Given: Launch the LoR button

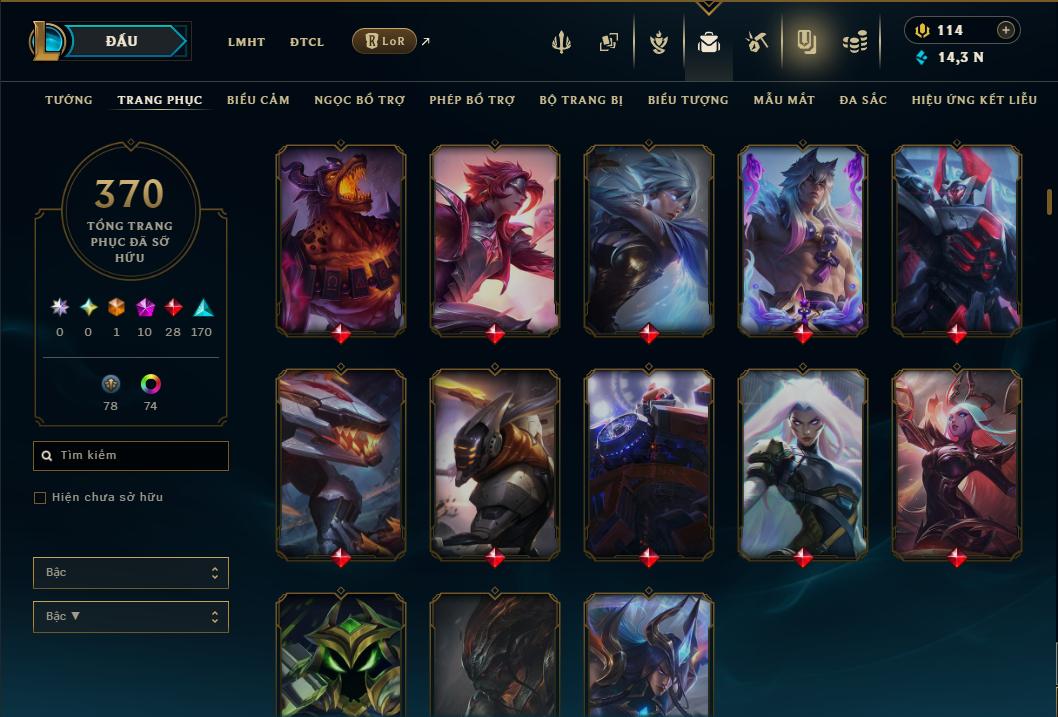Looking at the screenshot, I should [x=384, y=41].
